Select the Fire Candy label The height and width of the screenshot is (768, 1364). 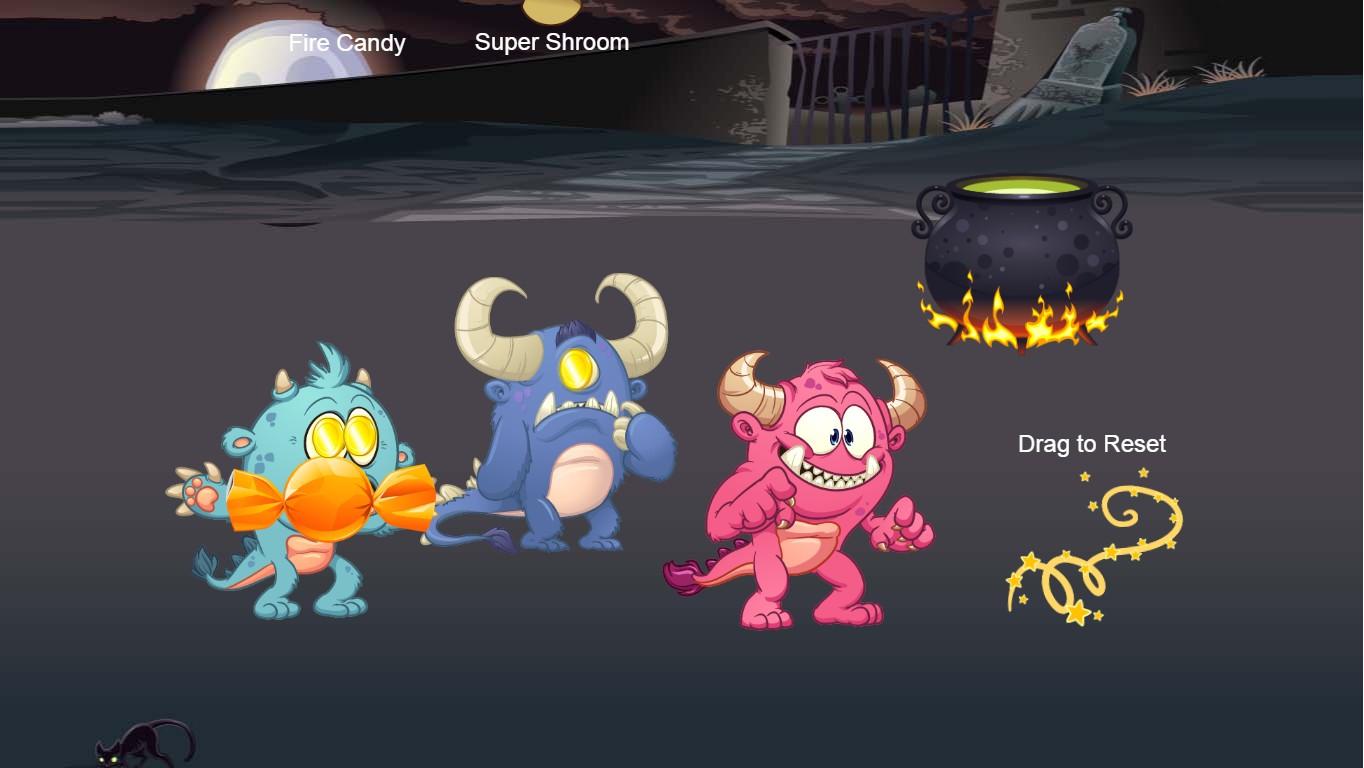[346, 43]
